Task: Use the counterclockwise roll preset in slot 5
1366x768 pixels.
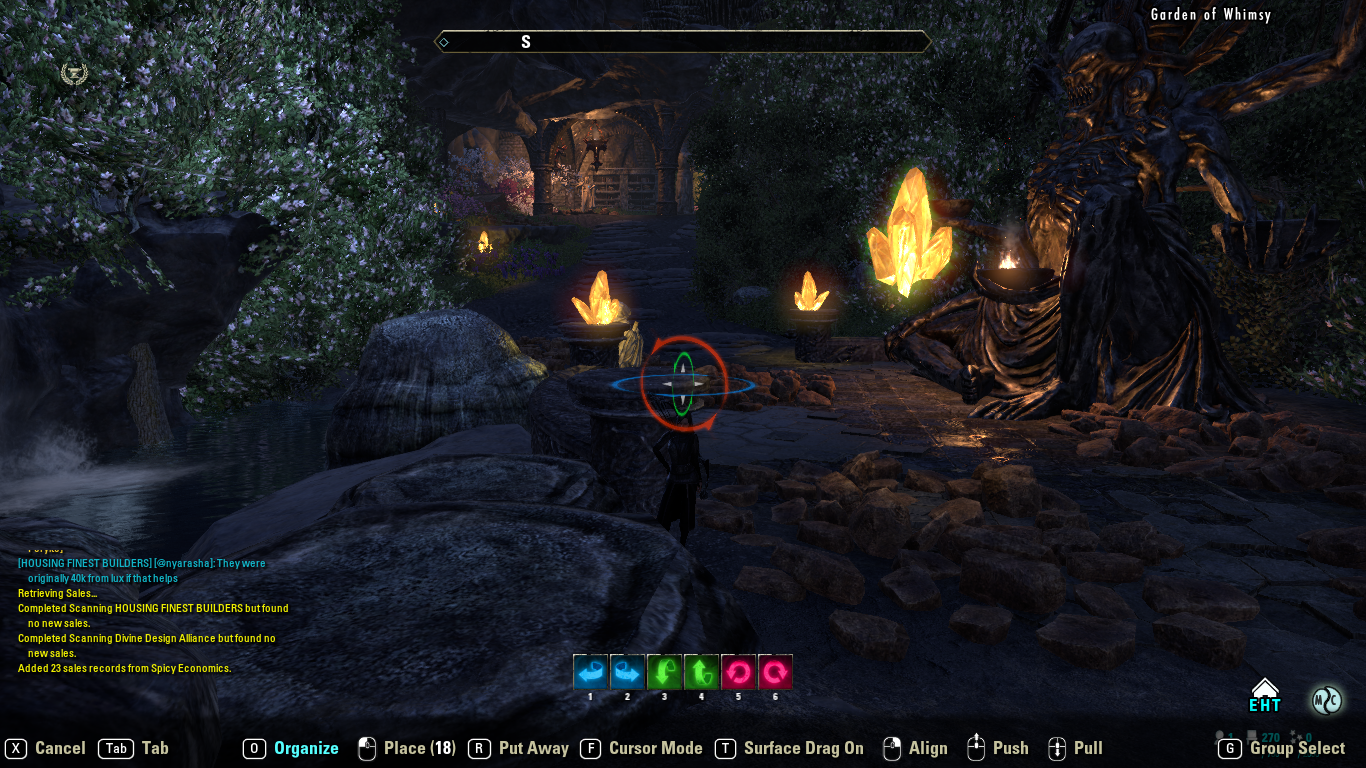Action: click(737, 671)
